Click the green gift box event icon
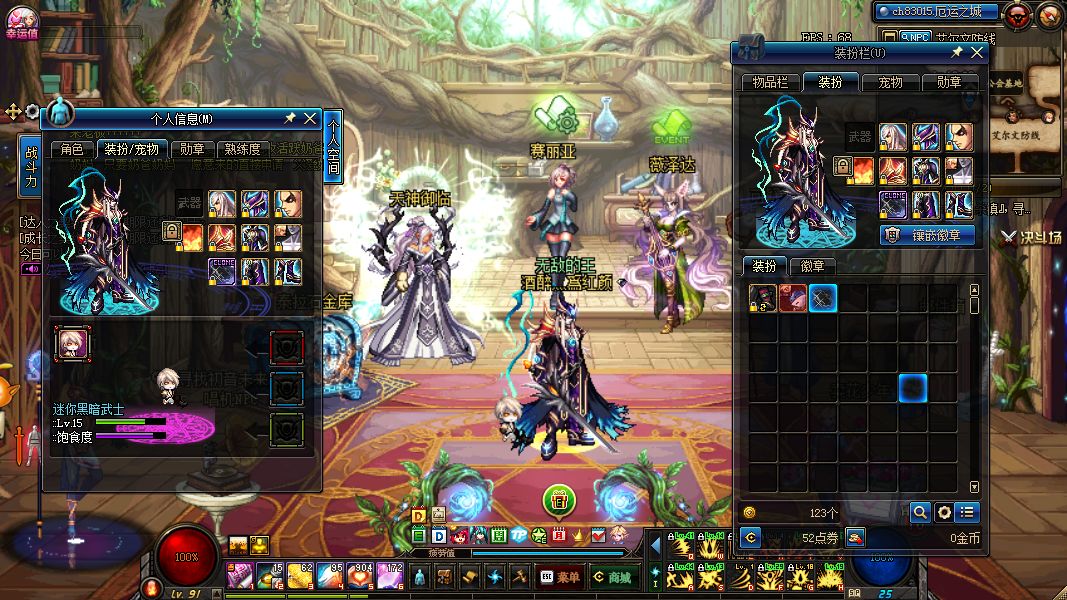 pos(559,498)
